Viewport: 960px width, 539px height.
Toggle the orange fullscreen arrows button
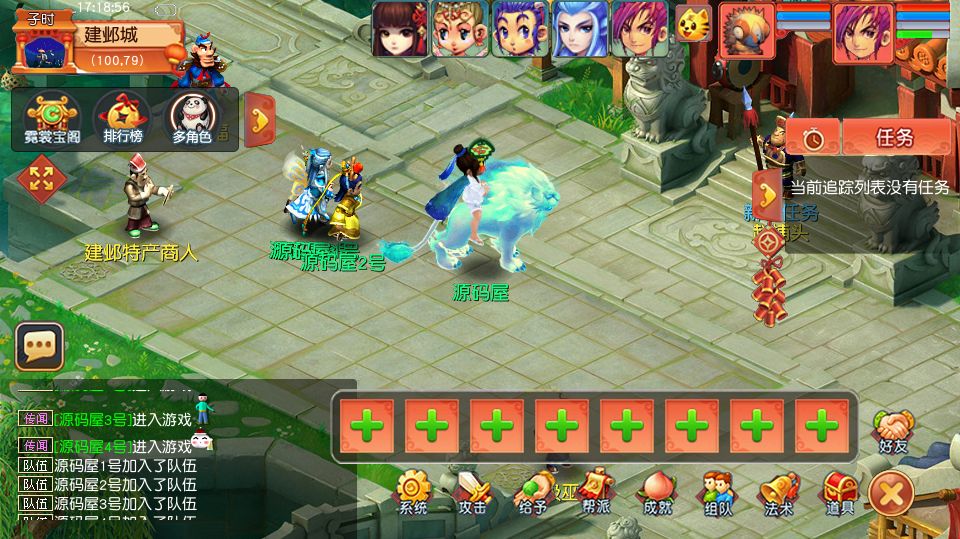tap(42, 179)
